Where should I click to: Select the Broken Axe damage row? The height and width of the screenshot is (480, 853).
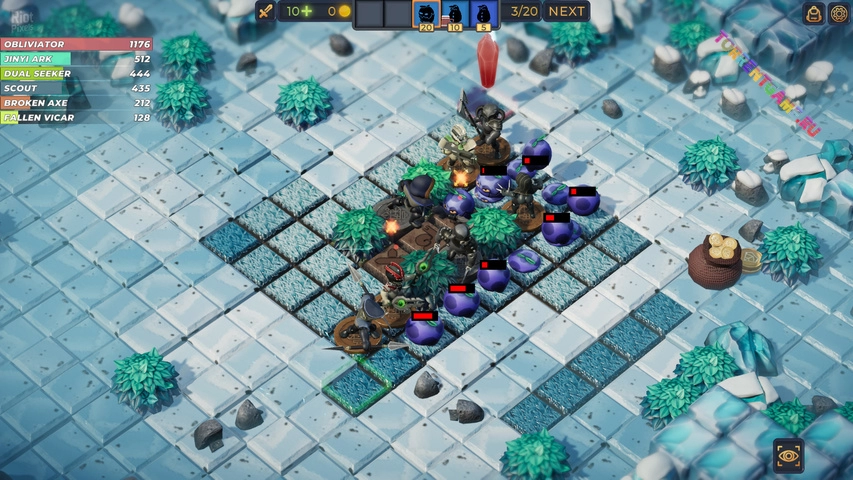pyautogui.click(x=76, y=103)
